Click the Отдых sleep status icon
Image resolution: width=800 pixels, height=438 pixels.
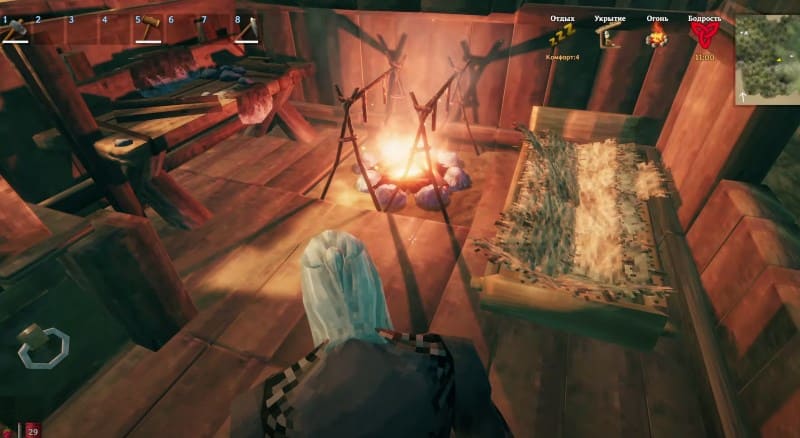[x=561, y=38]
